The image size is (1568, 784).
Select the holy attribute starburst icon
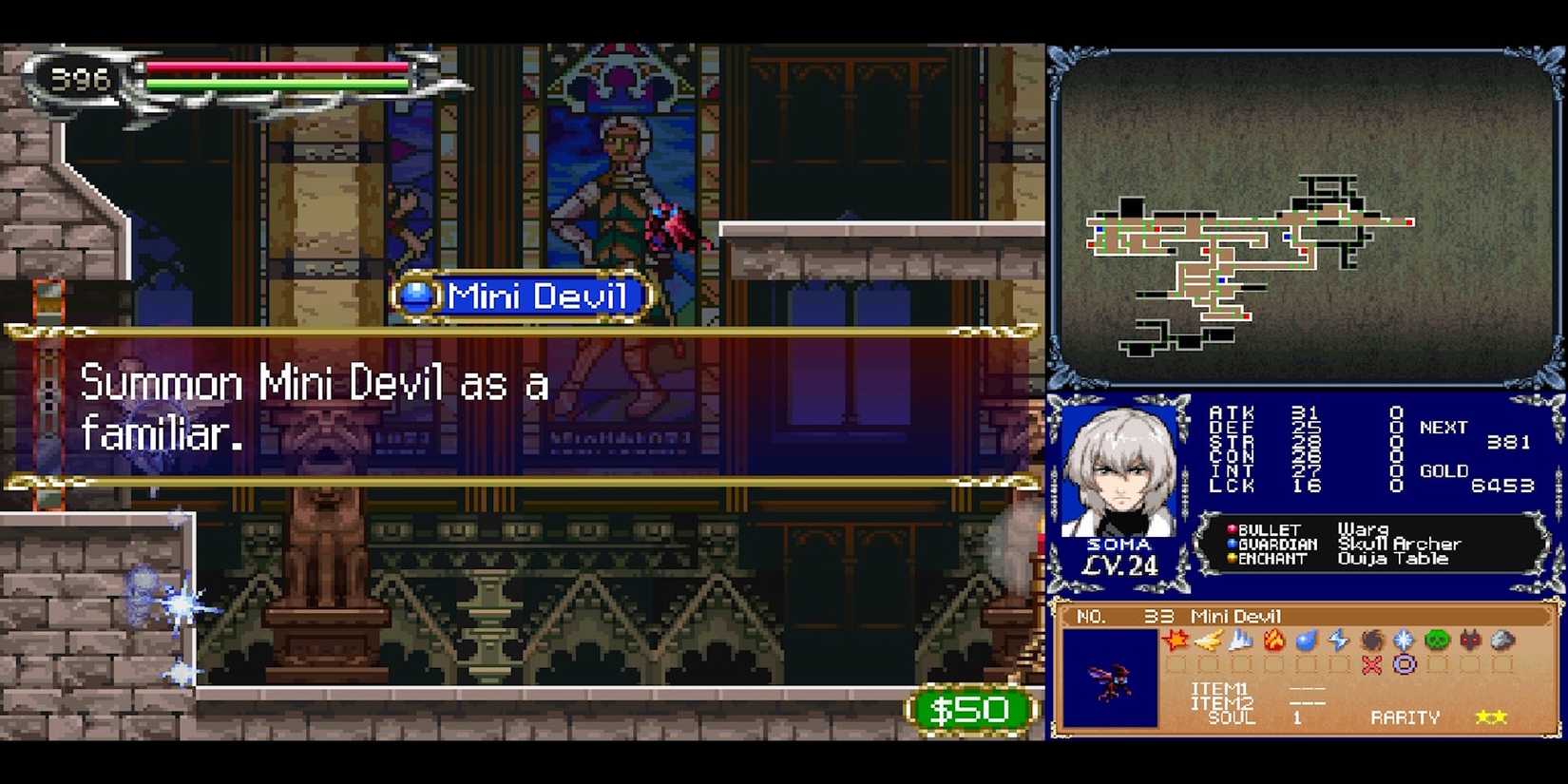(1405, 641)
